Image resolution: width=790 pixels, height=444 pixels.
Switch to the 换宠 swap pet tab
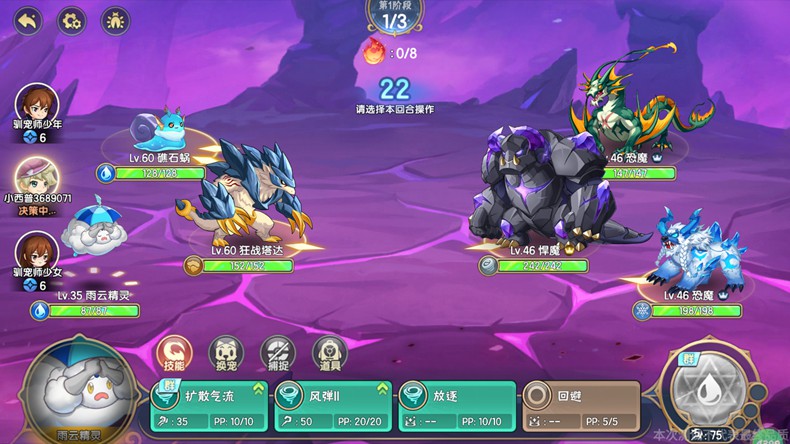pos(226,352)
